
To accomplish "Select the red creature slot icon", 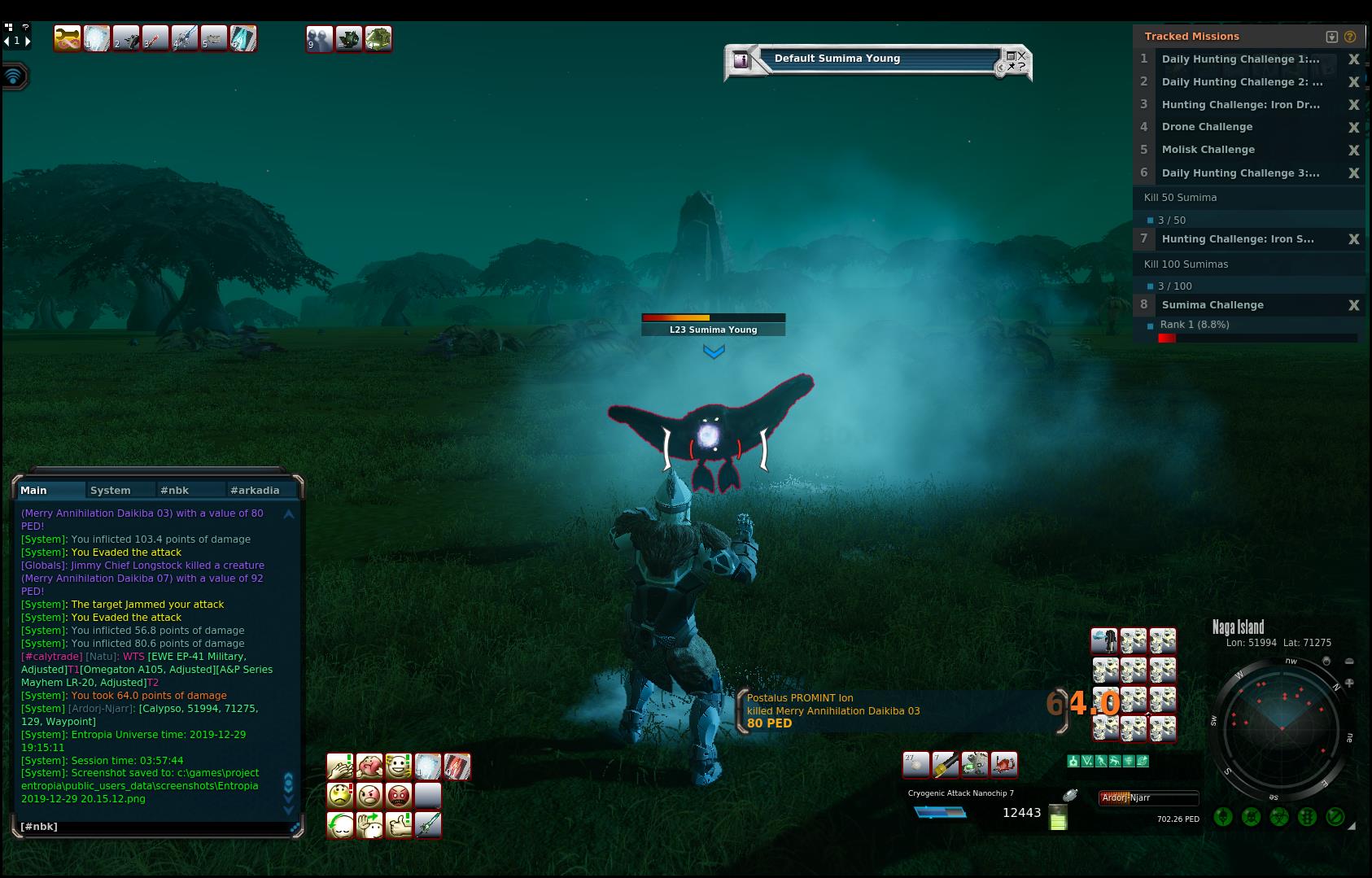I will (1004, 764).
